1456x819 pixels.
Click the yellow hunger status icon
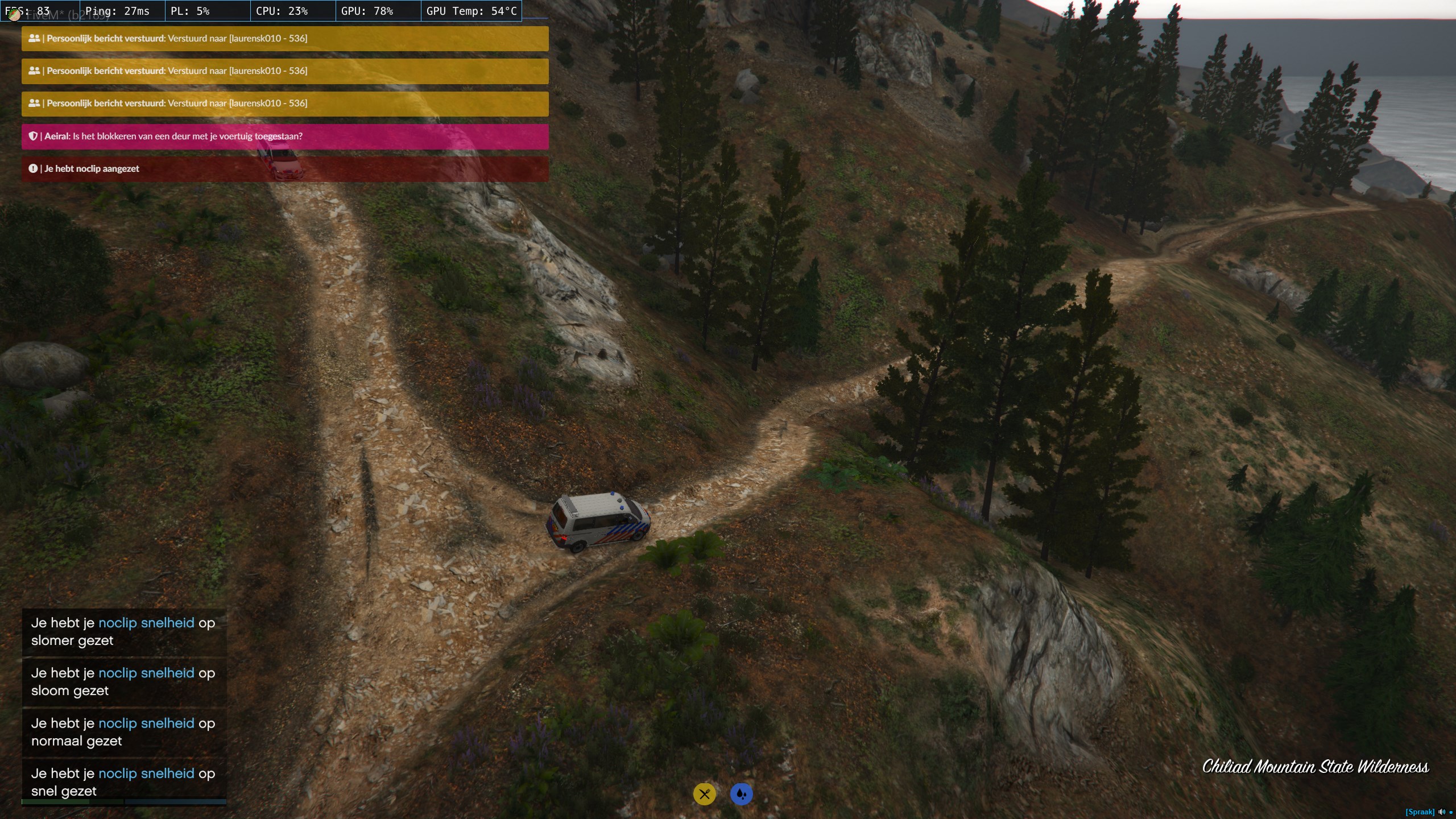[x=704, y=794]
